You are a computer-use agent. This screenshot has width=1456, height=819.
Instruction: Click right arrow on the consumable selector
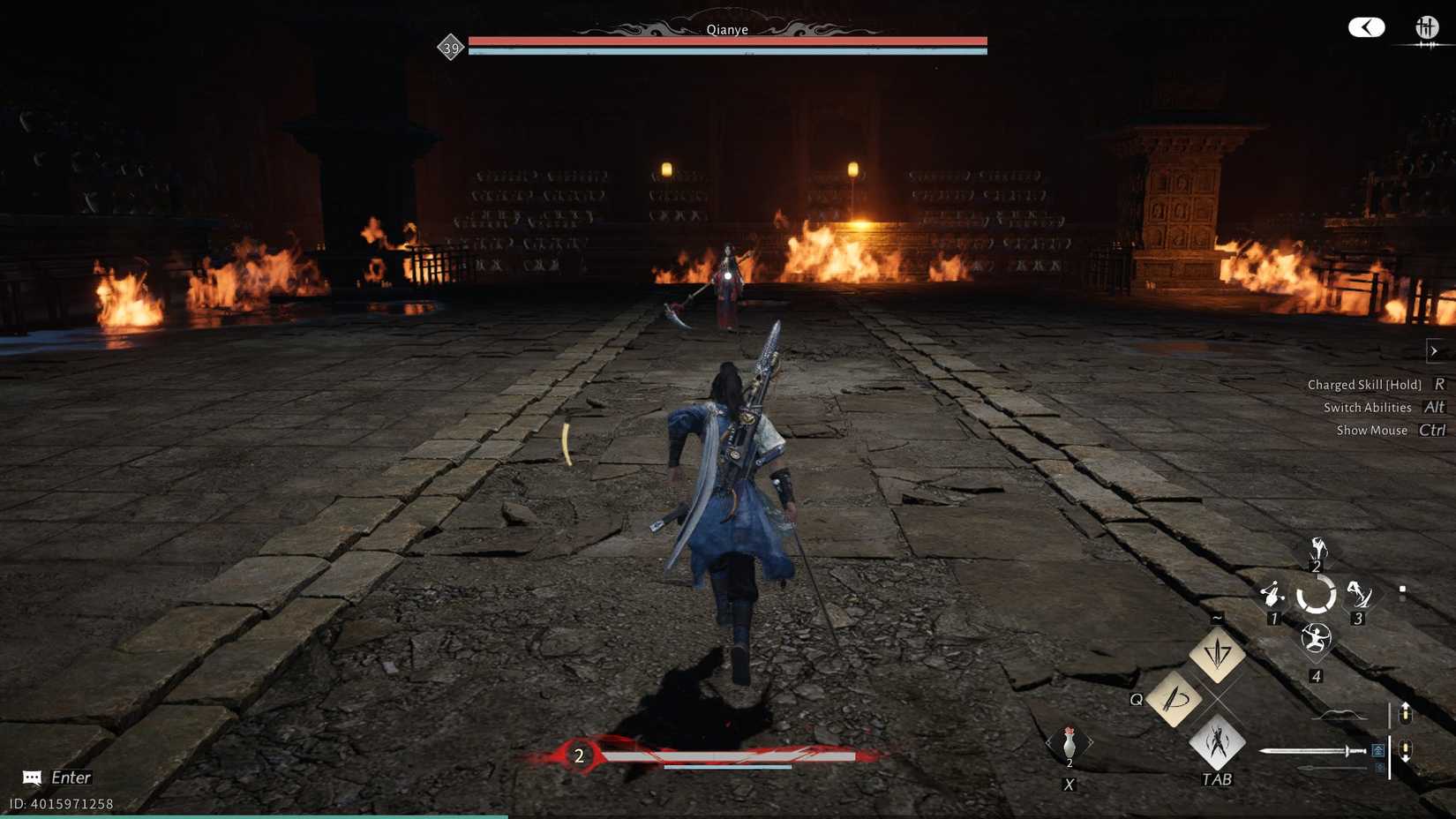click(1092, 741)
